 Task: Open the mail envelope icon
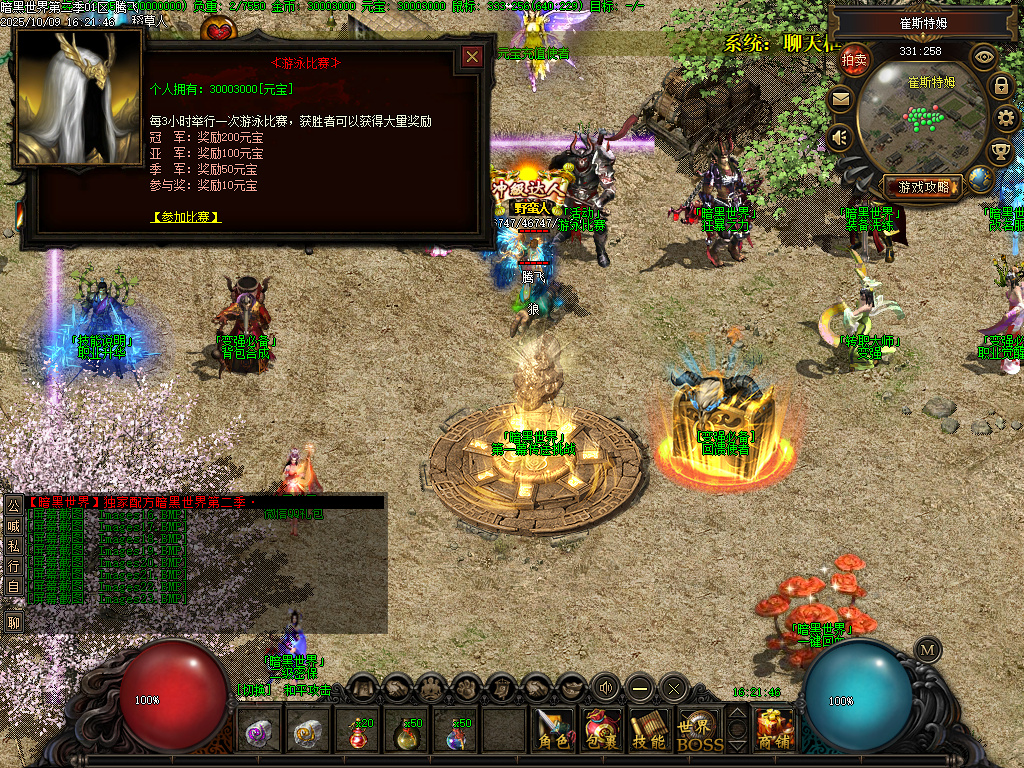point(840,98)
